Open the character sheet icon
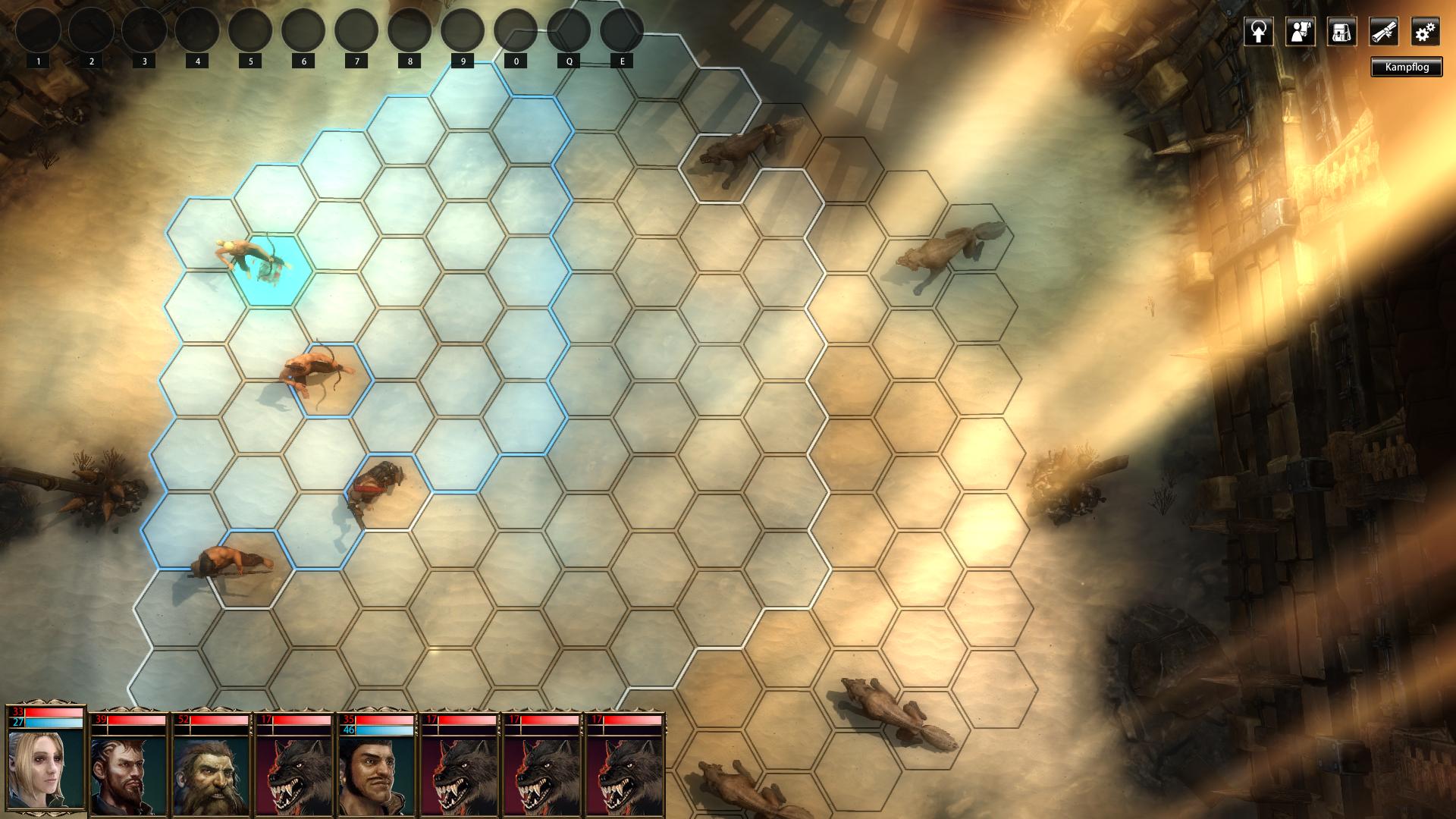1456x819 pixels. [1300, 33]
